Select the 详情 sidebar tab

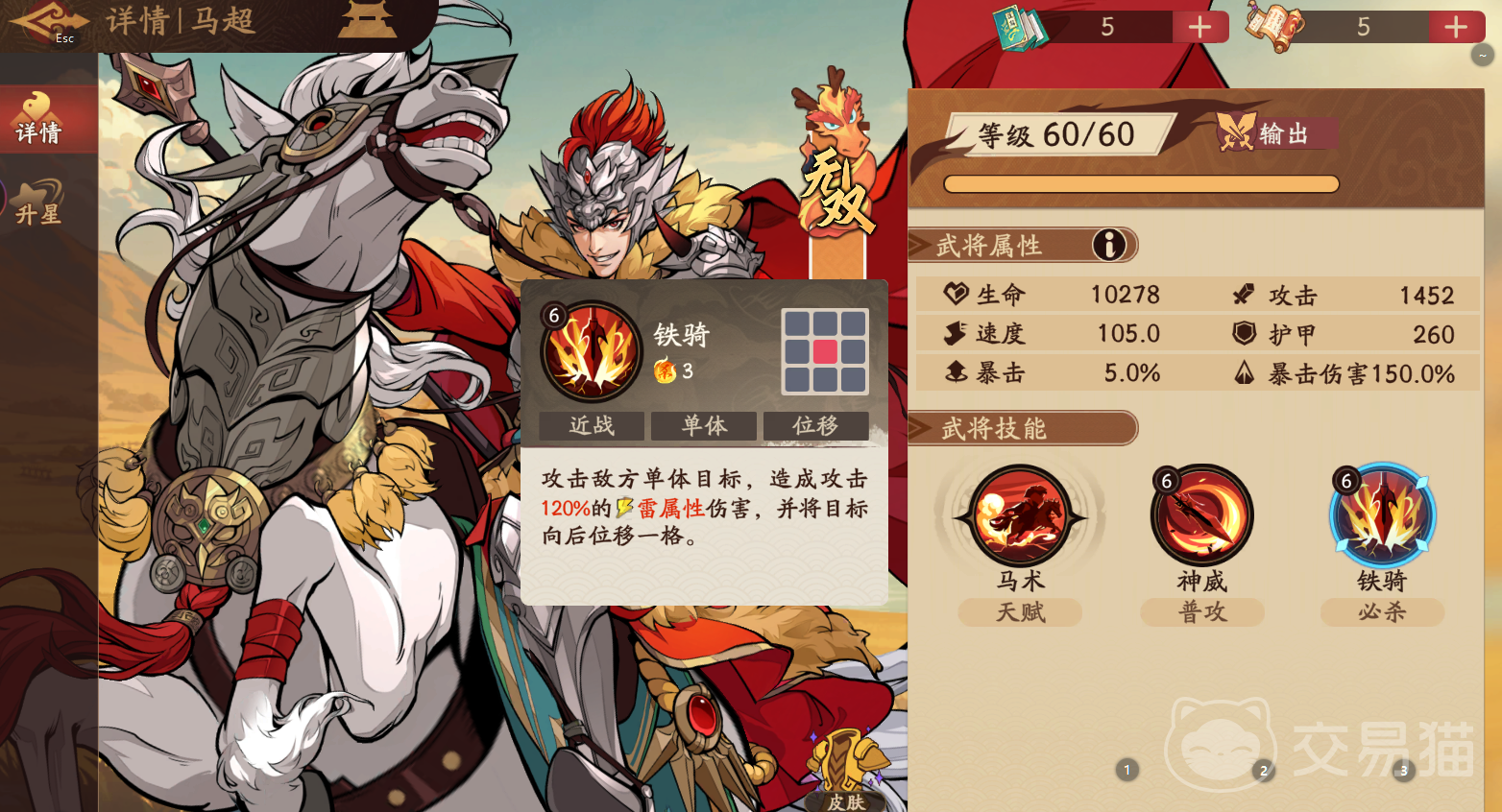coord(38,118)
